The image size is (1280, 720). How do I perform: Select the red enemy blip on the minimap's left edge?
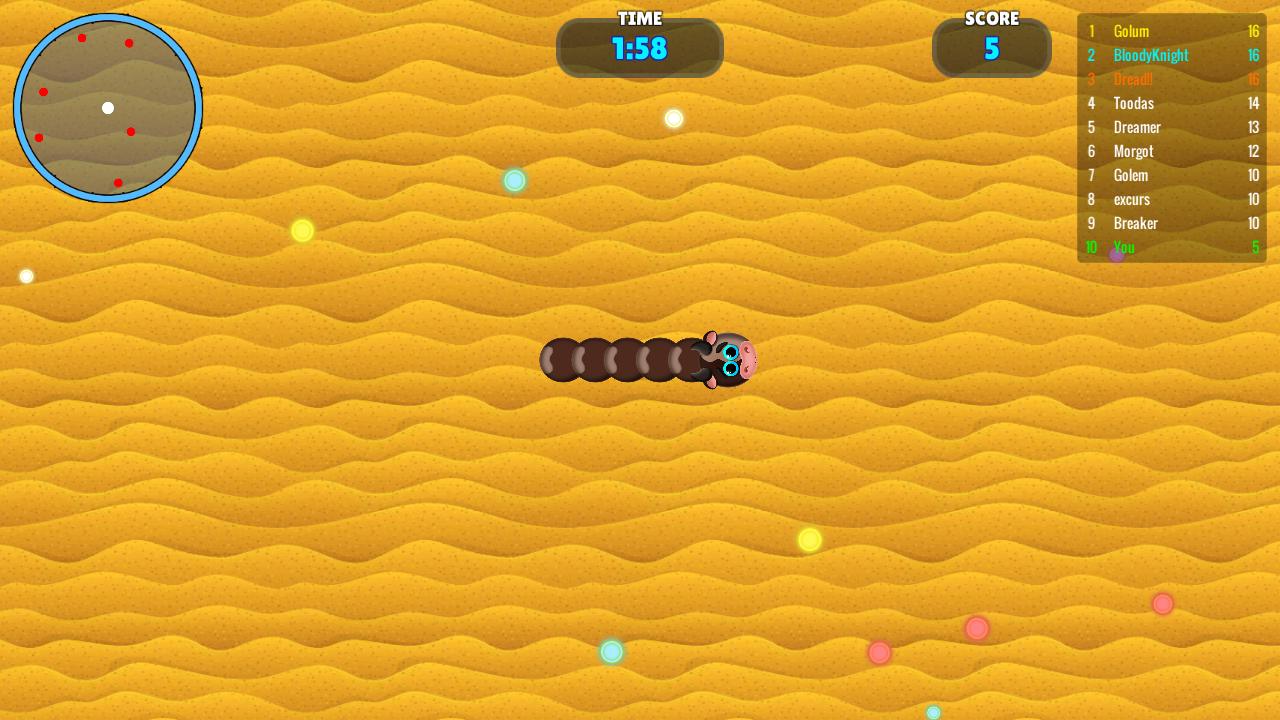coord(43,92)
